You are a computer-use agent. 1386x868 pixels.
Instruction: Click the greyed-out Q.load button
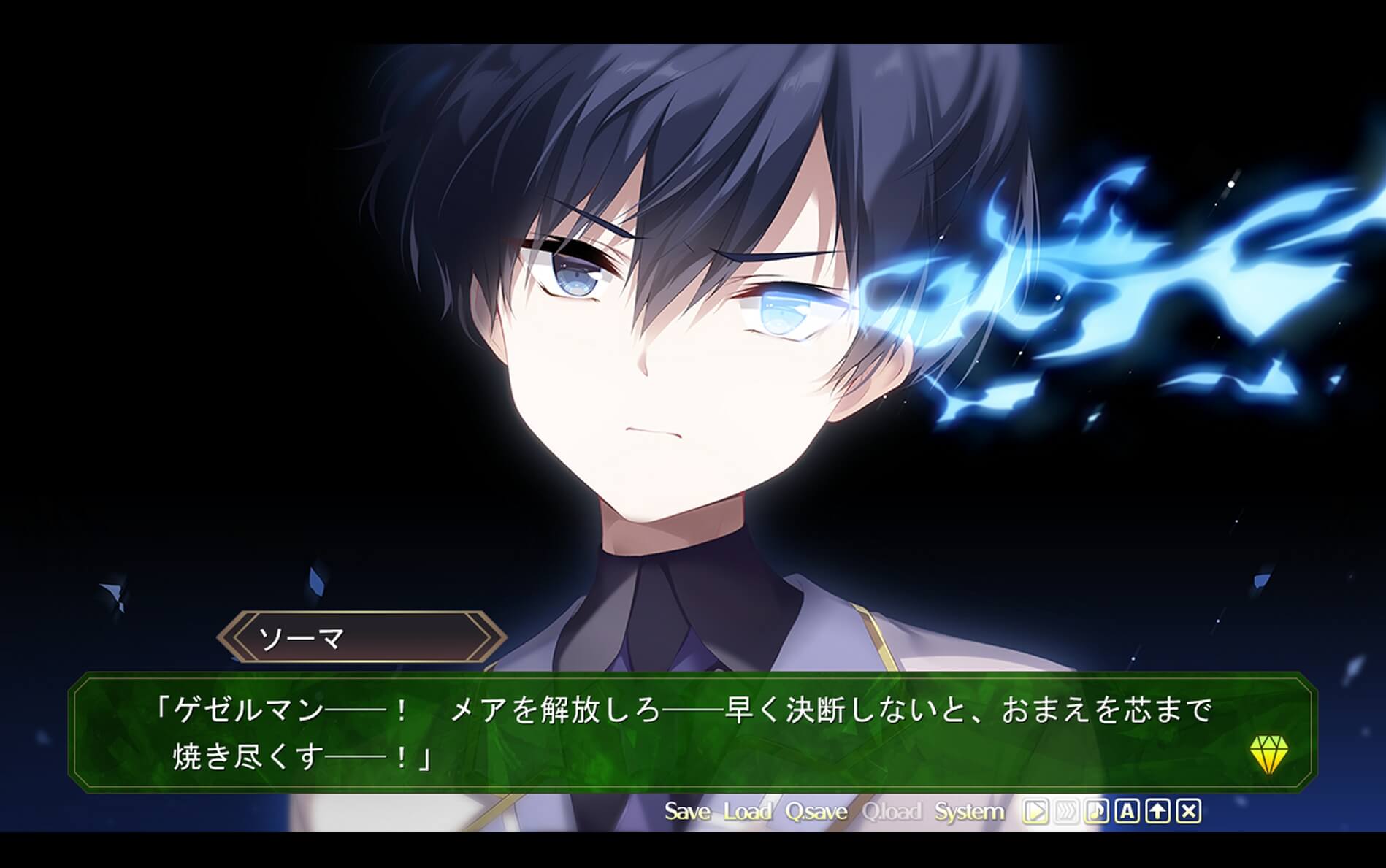click(891, 812)
